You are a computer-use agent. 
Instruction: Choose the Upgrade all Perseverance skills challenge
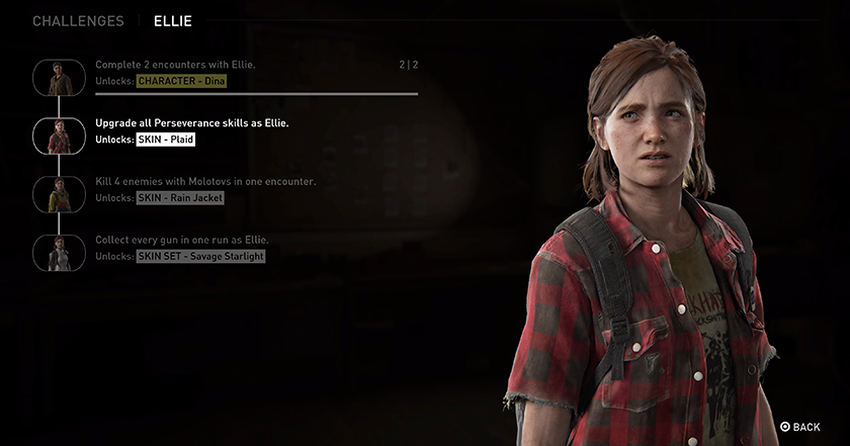(x=190, y=123)
